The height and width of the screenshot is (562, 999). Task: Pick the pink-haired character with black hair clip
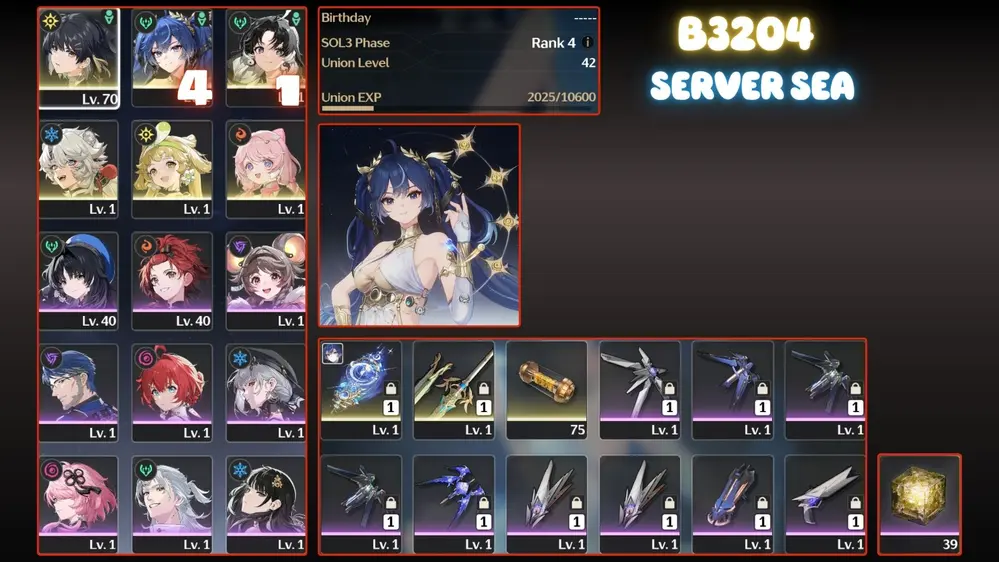point(79,505)
